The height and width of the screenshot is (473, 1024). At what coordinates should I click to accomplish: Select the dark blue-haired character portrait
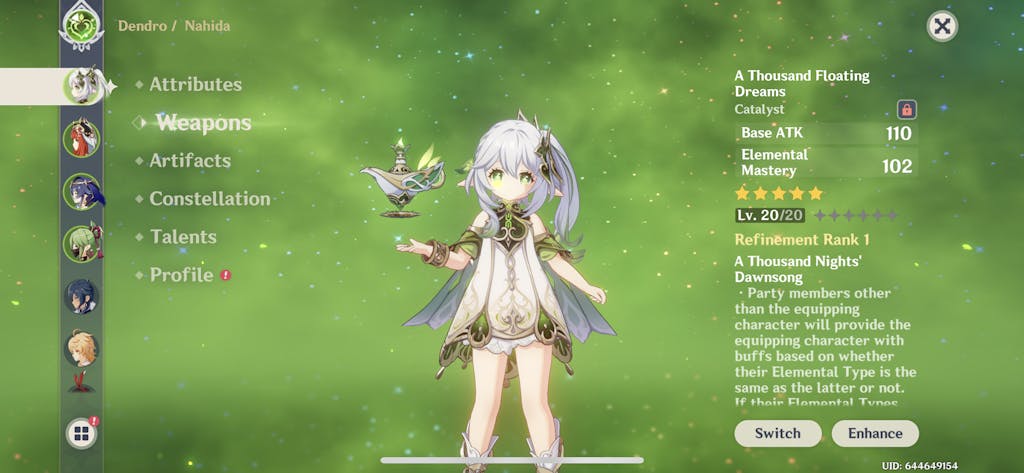[x=81, y=297]
